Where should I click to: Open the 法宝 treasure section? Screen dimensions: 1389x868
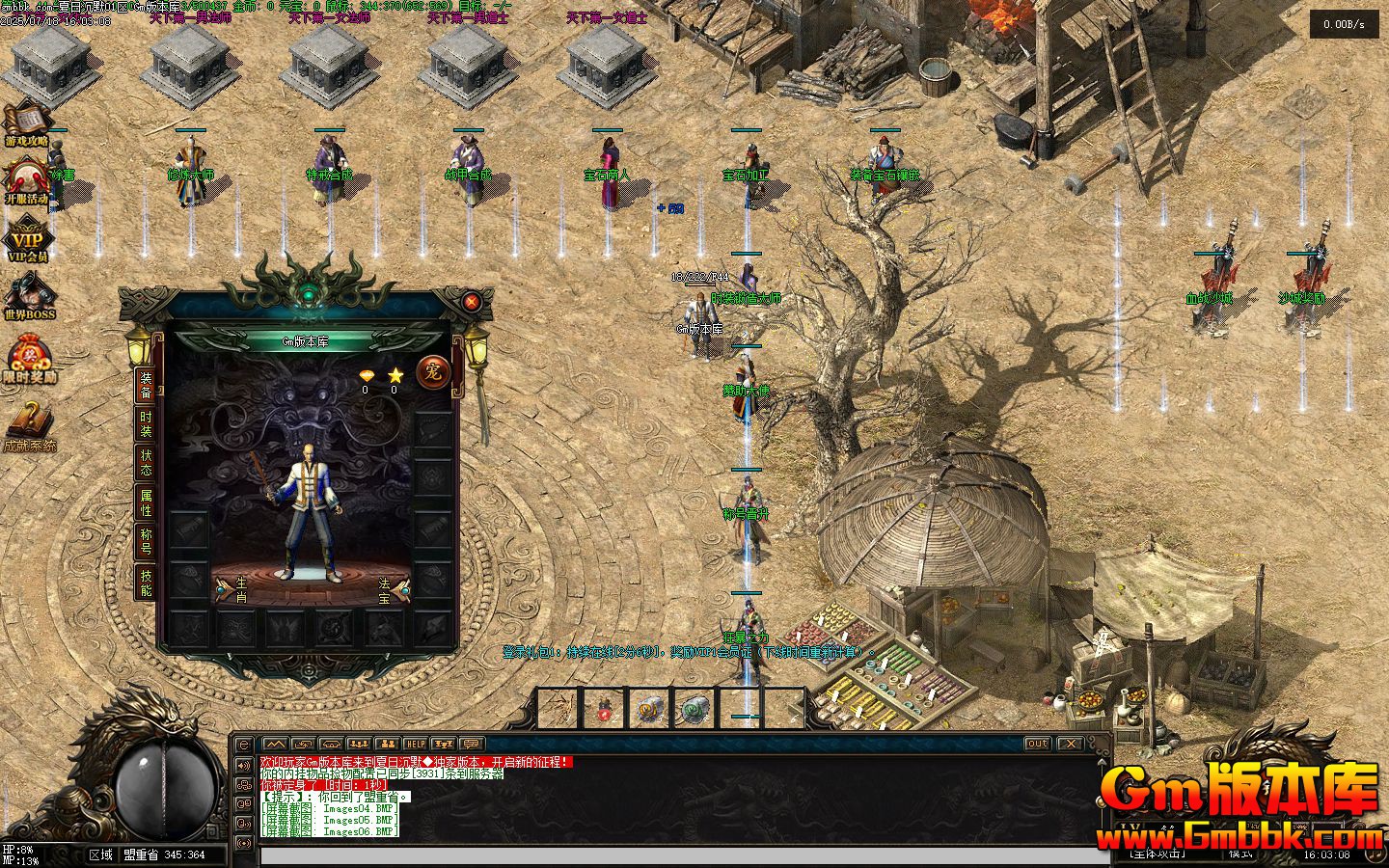coord(392,588)
